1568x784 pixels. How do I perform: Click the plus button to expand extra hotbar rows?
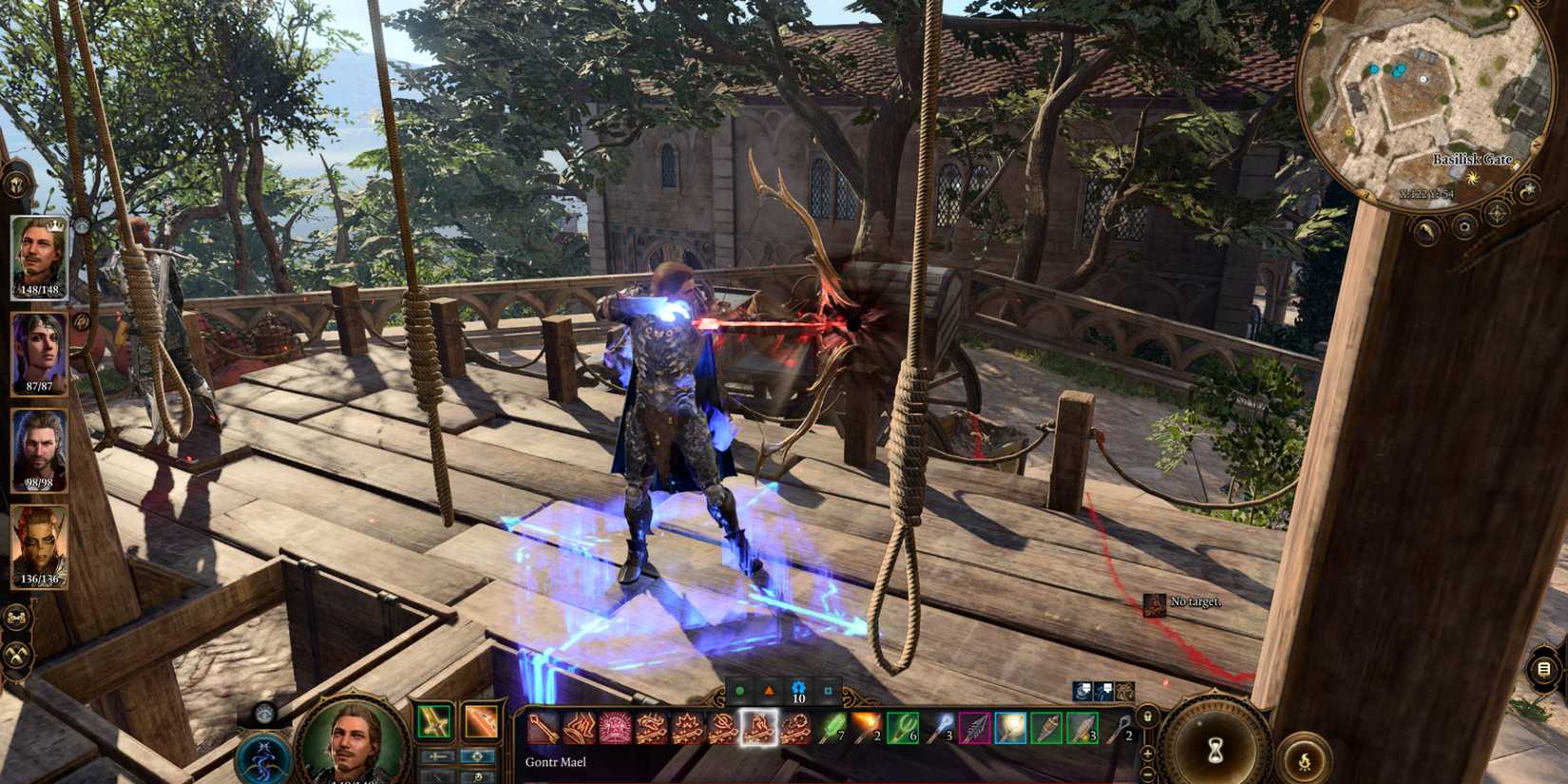tap(1148, 754)
